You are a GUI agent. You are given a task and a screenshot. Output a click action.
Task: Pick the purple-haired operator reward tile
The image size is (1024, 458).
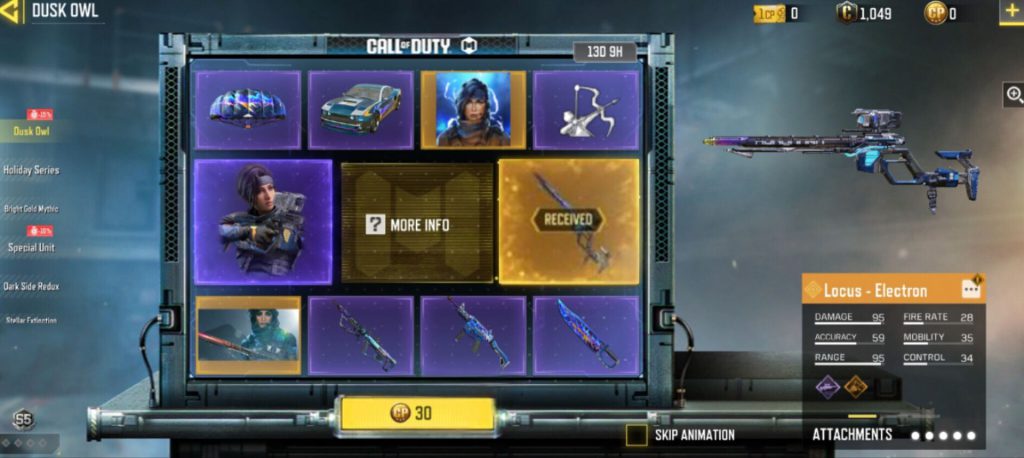coord(263,220)
